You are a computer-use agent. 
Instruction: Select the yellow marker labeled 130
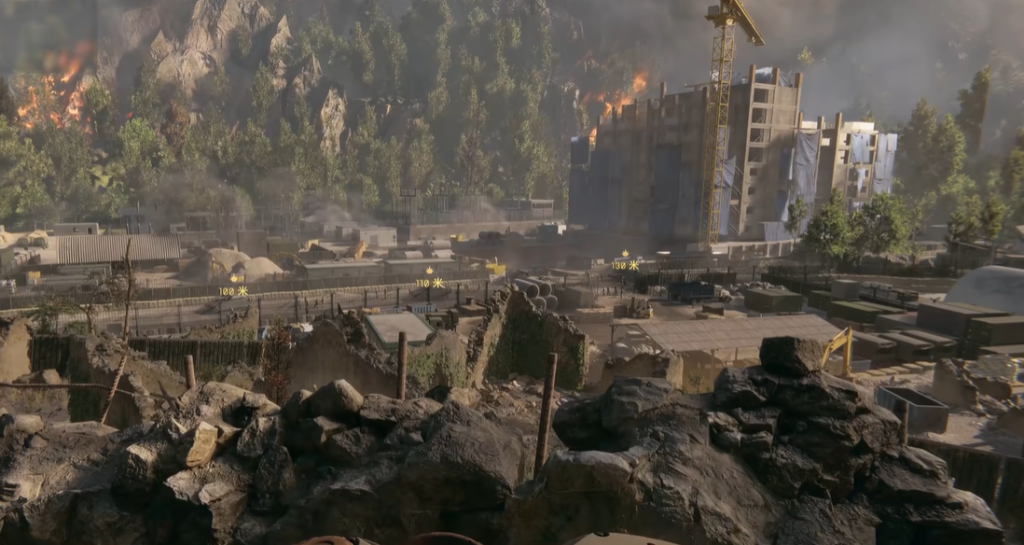626,261
